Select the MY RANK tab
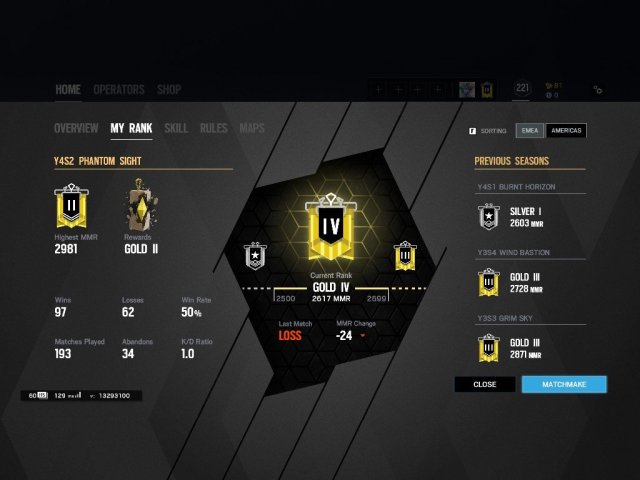The width and height of the screenshot is (640, 480). tap(131, 128)
